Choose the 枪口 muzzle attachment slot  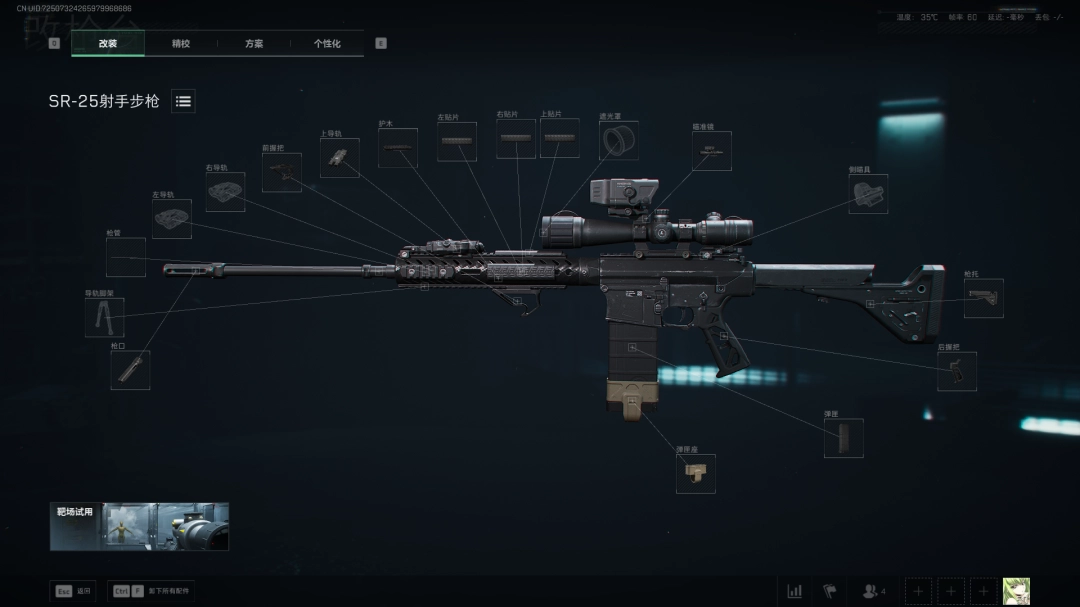(130, 370)
